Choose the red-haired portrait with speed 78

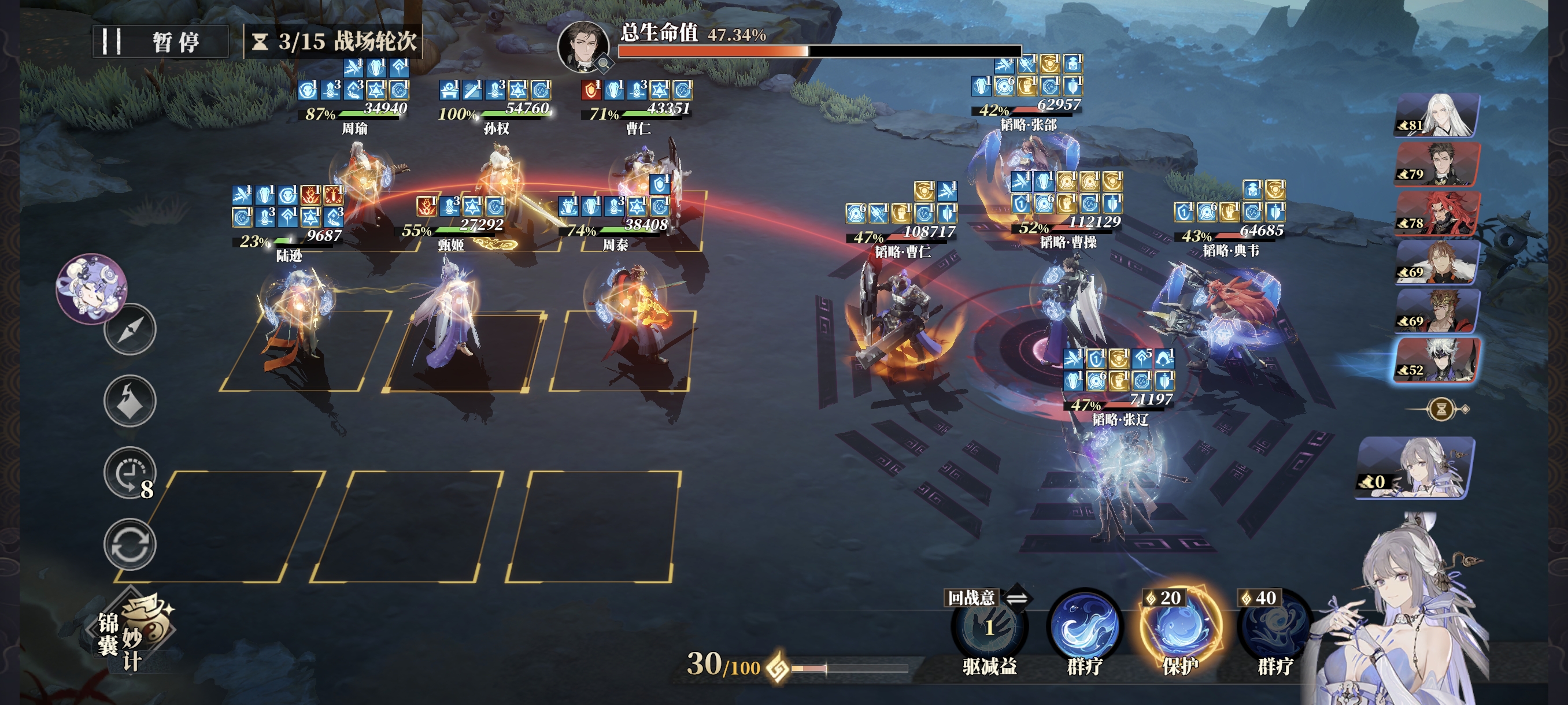1437,213
